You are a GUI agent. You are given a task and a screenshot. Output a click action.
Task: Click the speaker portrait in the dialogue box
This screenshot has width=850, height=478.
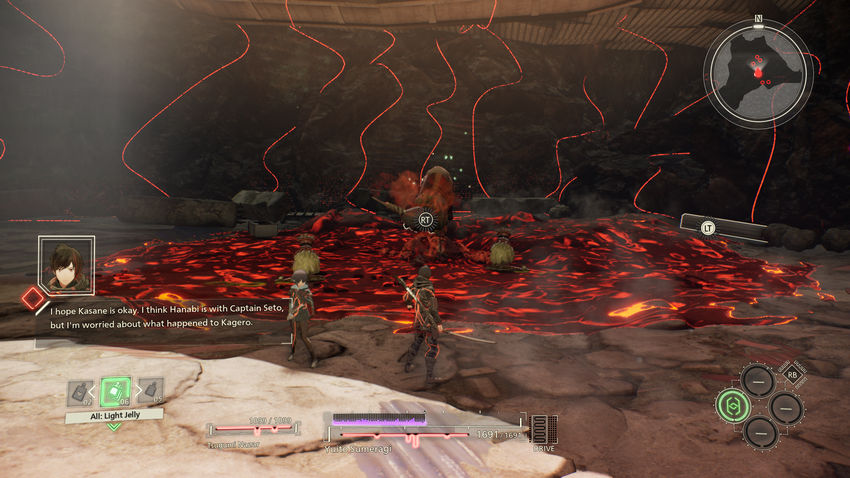click(x=67, y=264)
